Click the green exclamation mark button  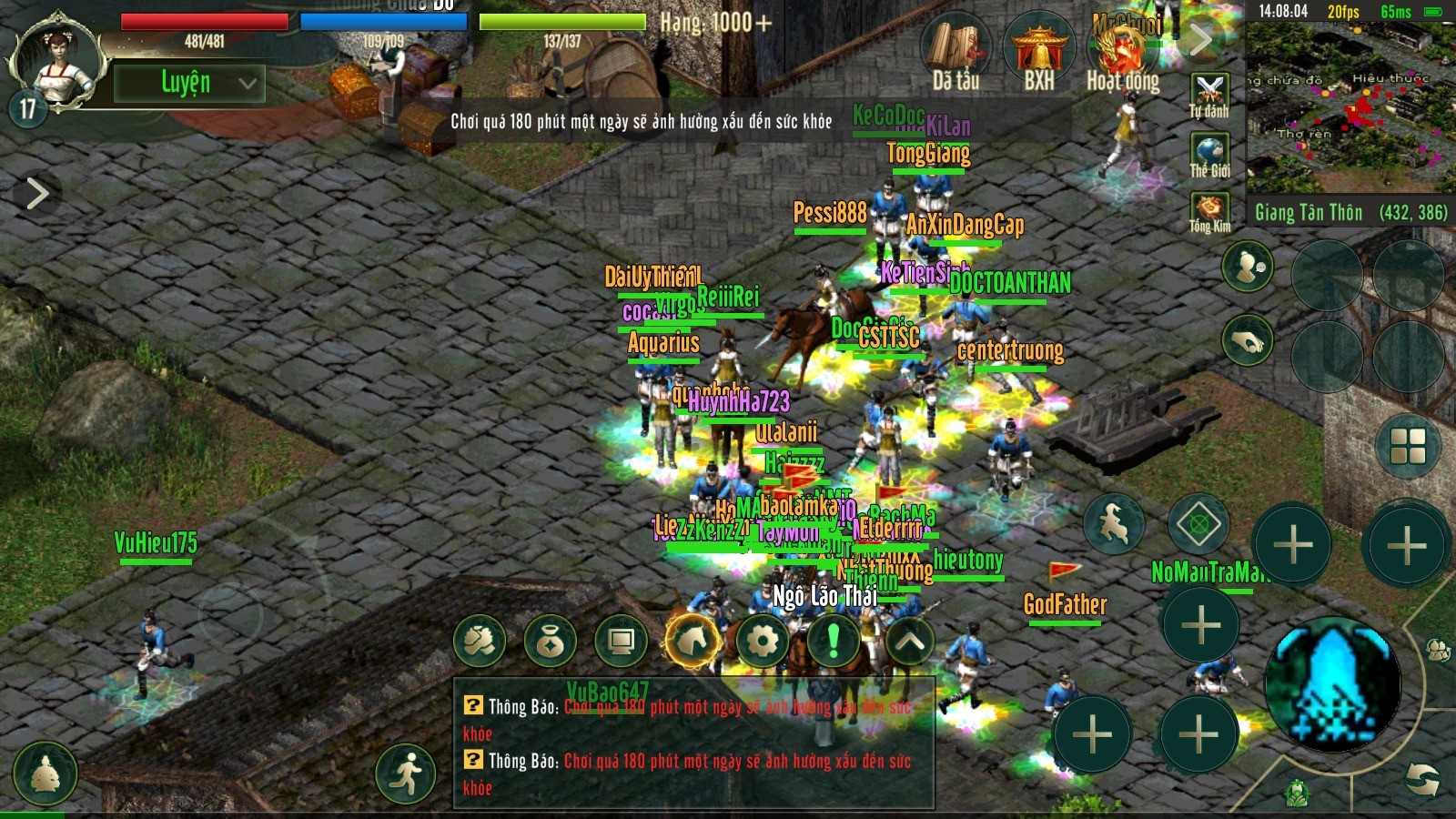coord(833,641)
